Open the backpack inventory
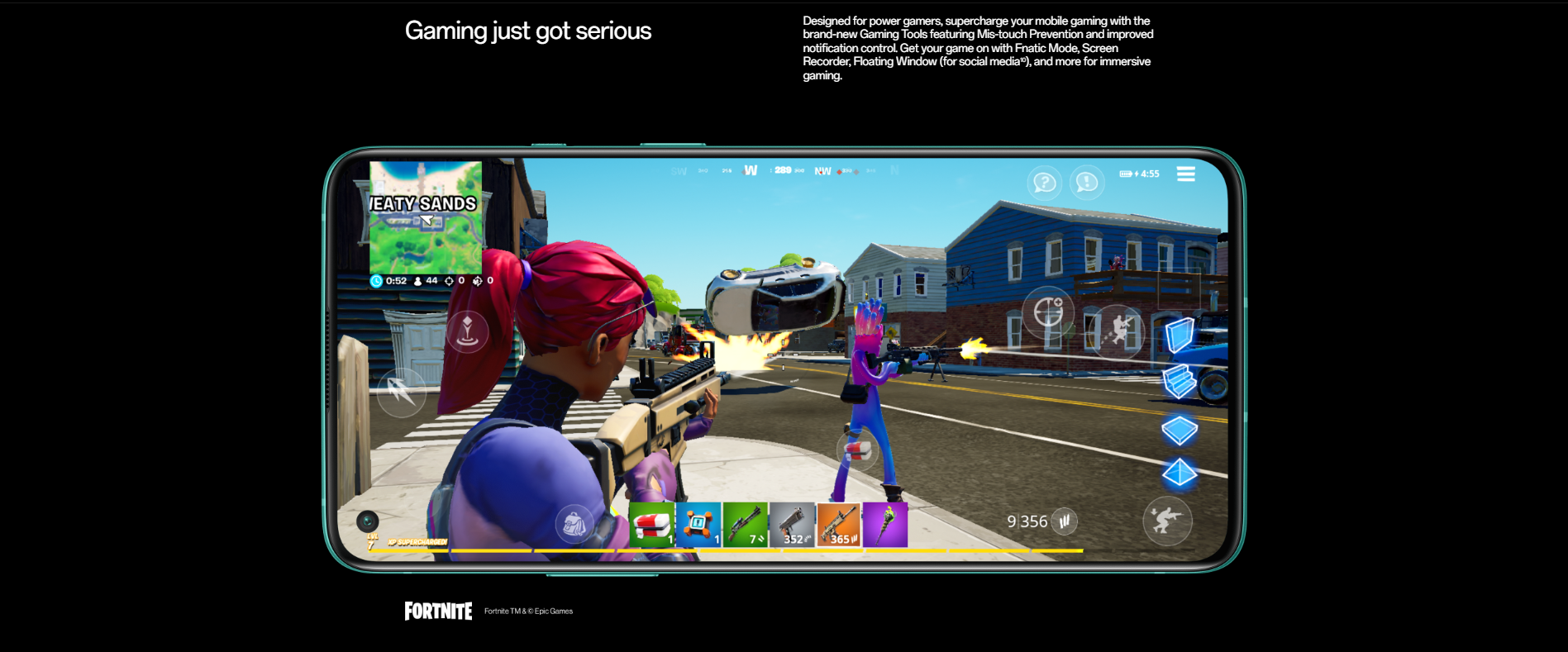This screenshot has width=1568, height=652. (574, 524)
